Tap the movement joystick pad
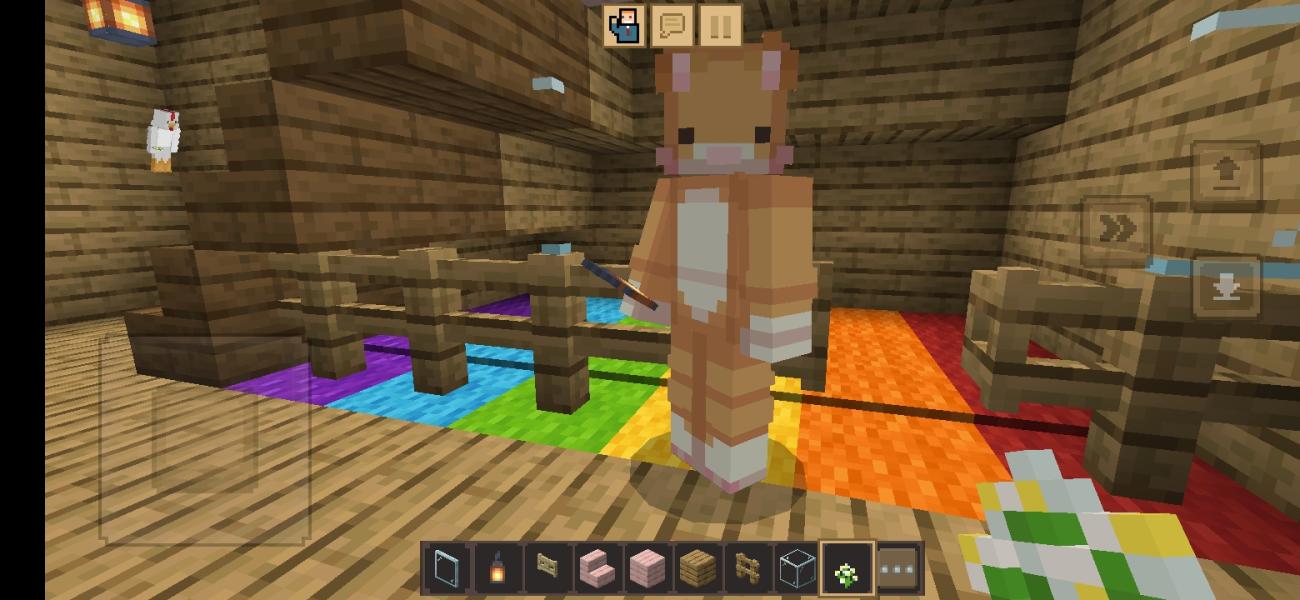Image resolution: width=1300 pixels, height=600 pixels. 205,440
